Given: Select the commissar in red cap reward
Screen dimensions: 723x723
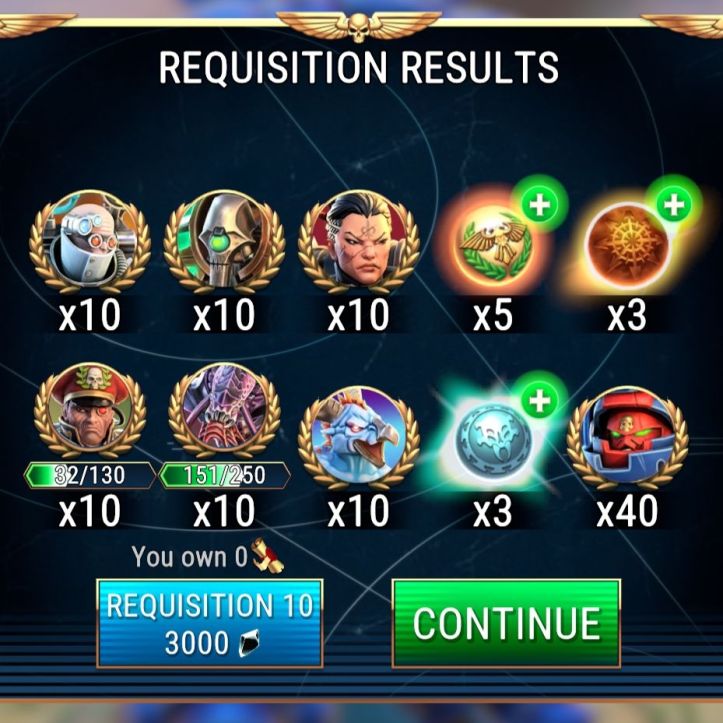Looking at the screenshot, I should 91,415.
